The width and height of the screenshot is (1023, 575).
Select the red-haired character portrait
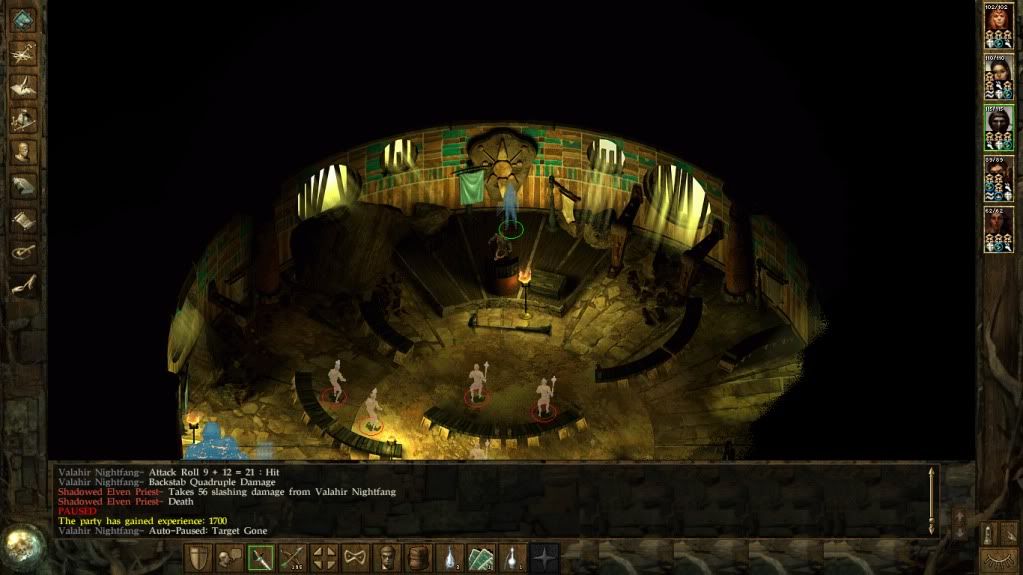[x=997, y=22]
